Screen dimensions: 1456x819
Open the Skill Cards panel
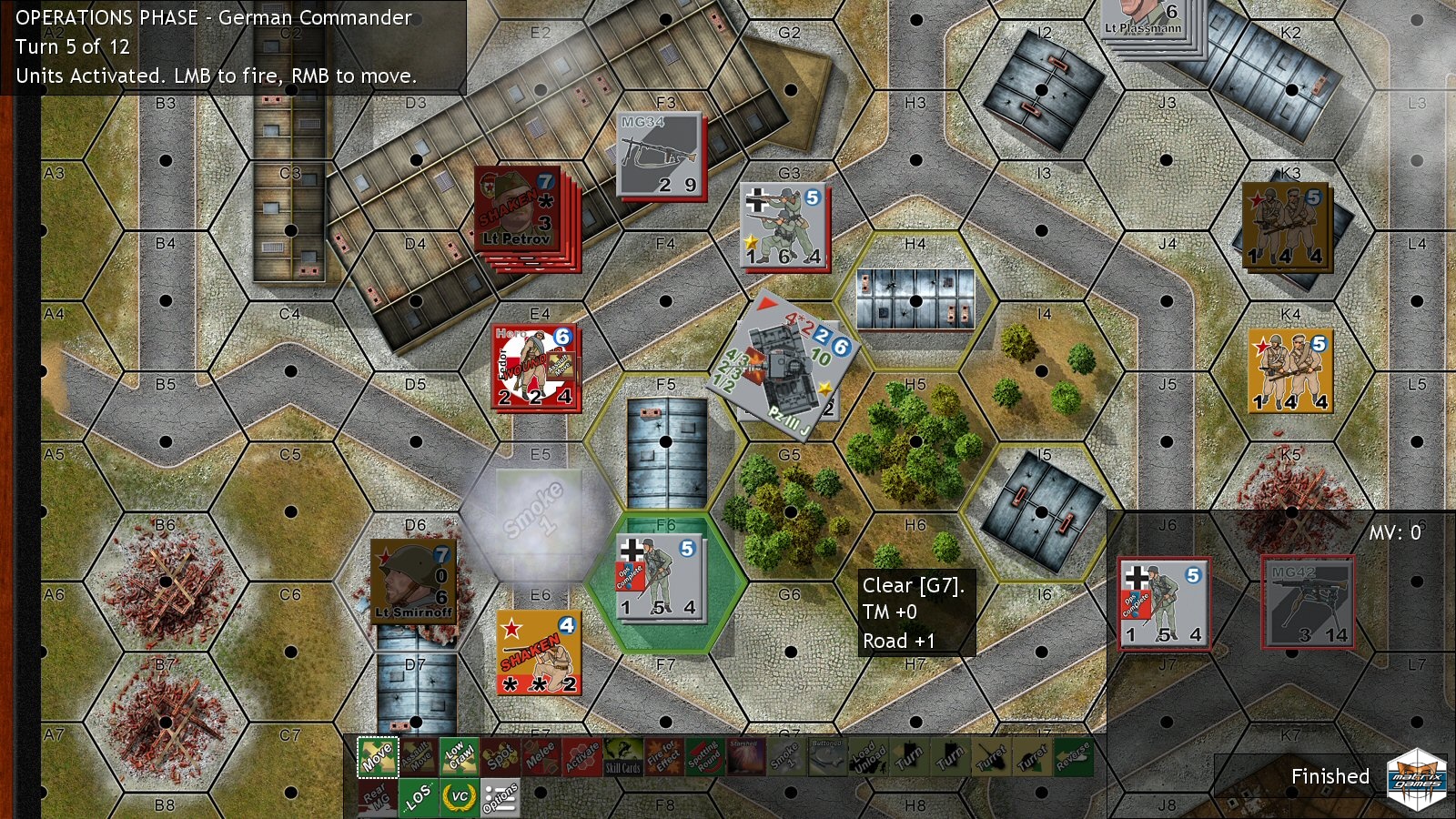[623, 757]
